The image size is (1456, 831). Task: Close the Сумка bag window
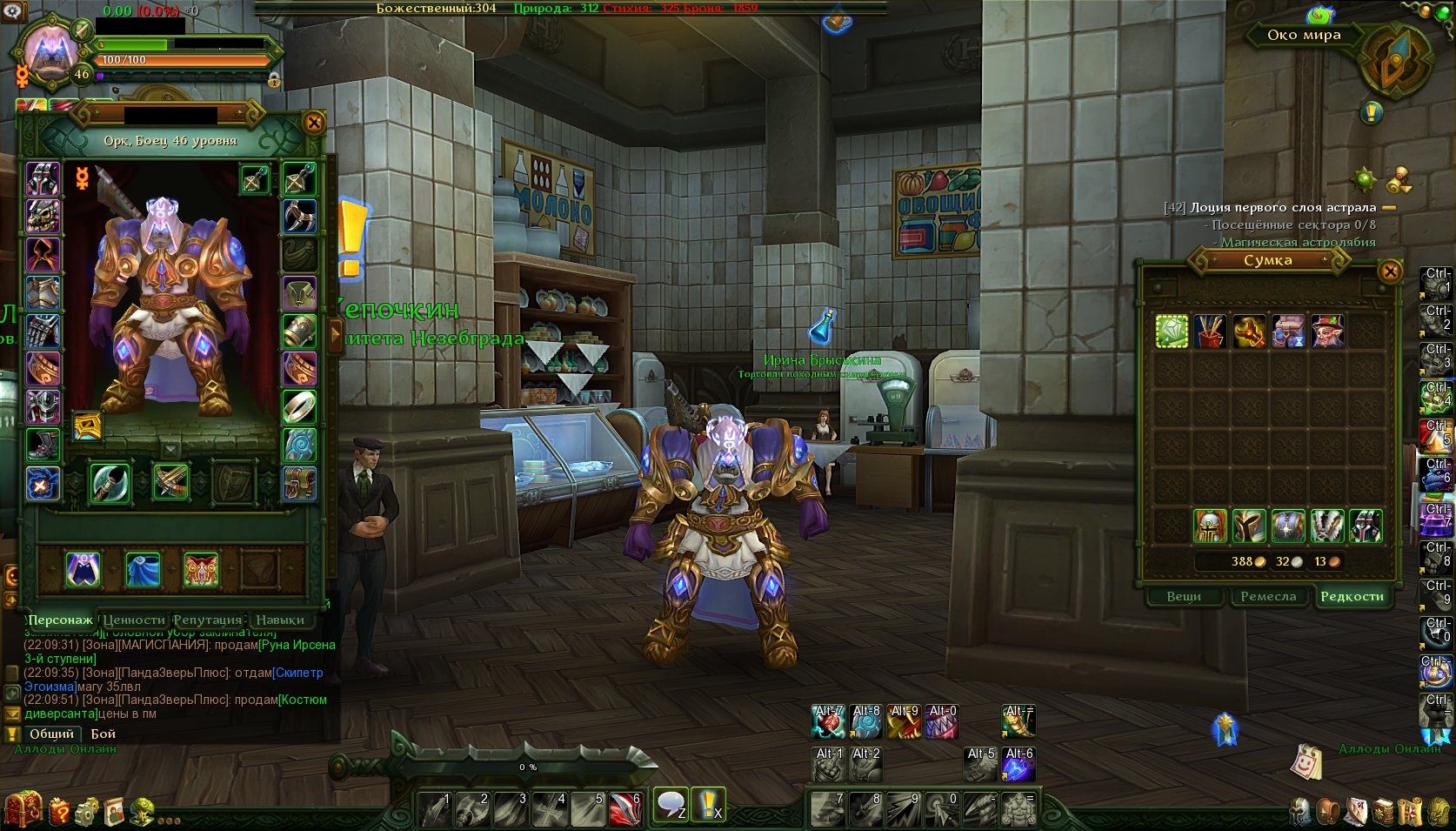[1390, 271]
